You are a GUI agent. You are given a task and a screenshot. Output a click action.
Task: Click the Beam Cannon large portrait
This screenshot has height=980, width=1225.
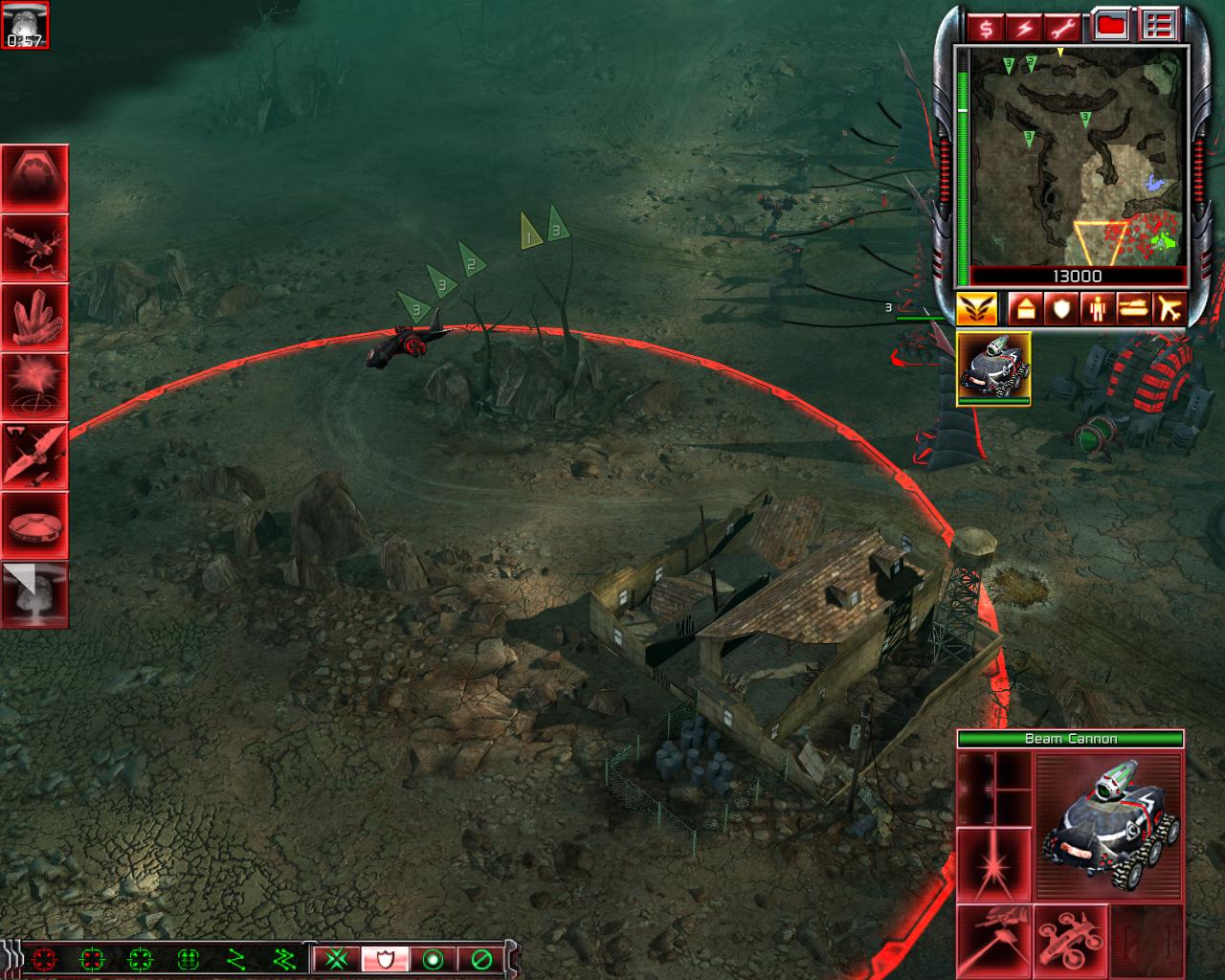pyautogui.click(x=1109, y=825)
